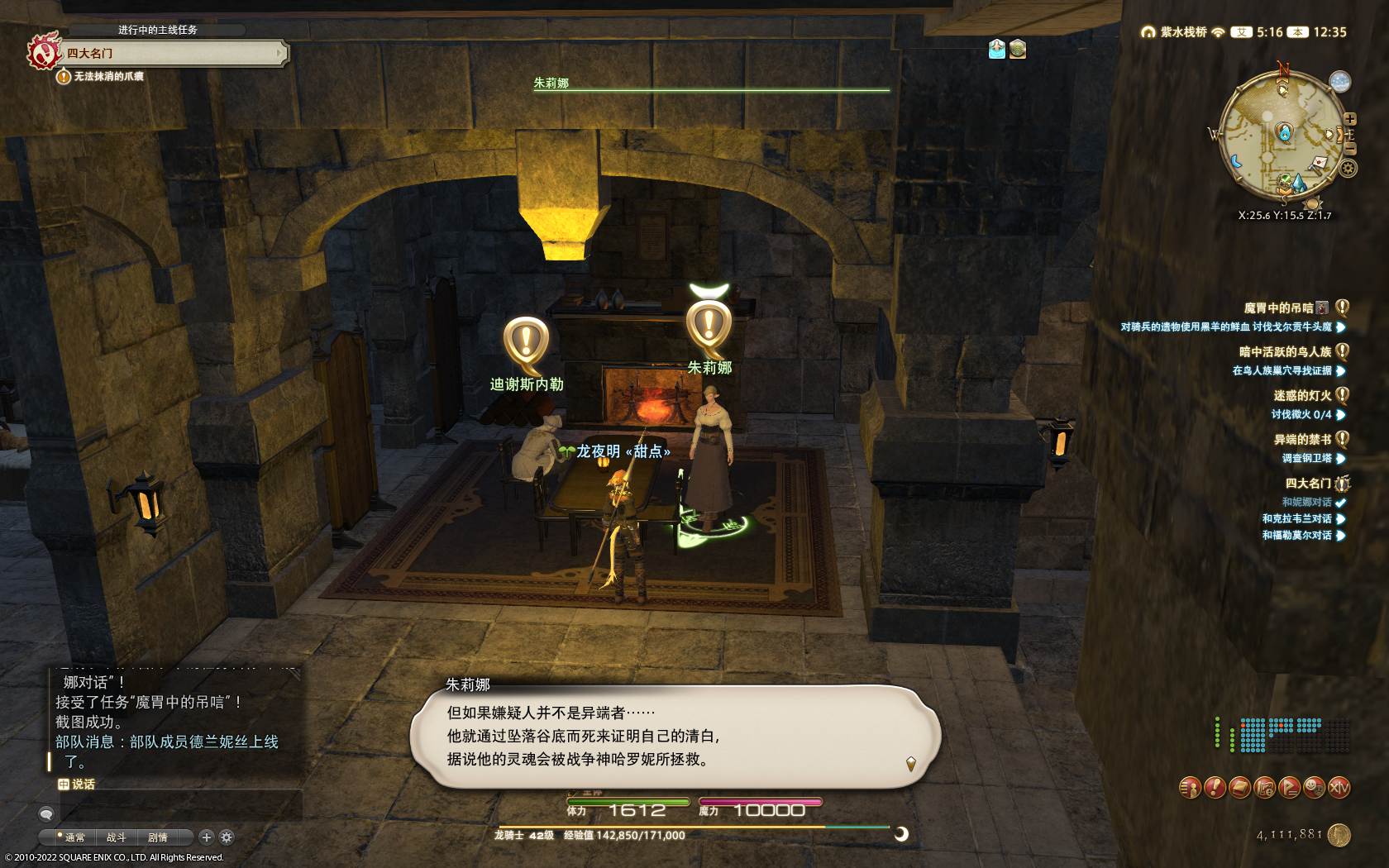This screenshot has width=1389, height=868.
Task: Open chat log settings gear
Action: 227,837
